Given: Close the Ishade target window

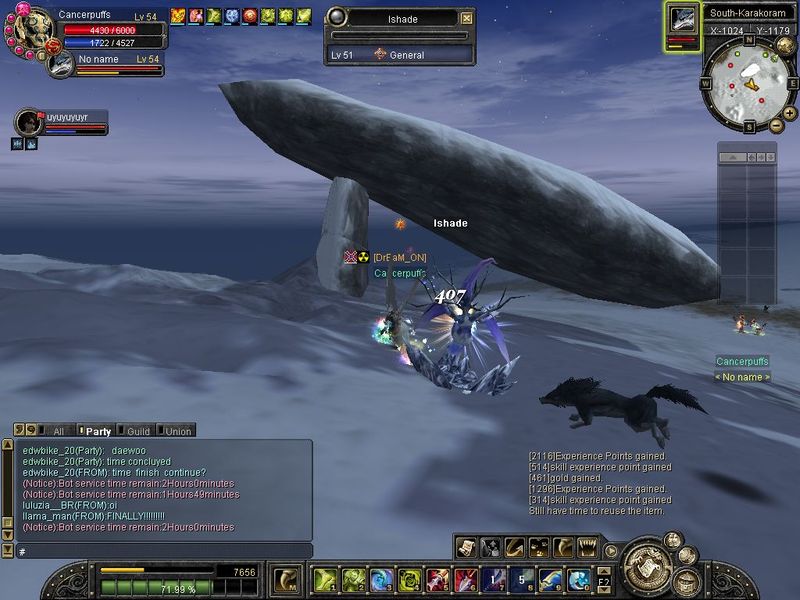Looking at the screenshot, I should (x=467, y=18).
